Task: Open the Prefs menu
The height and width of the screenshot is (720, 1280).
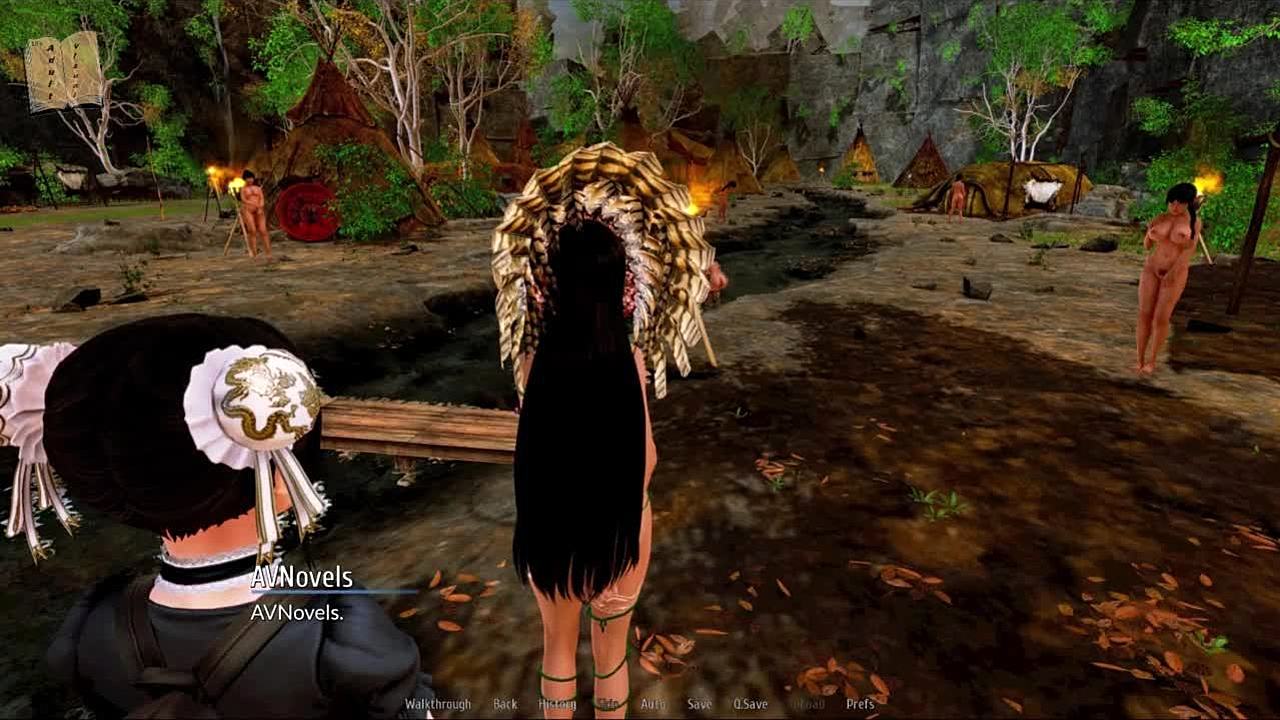Action: coord(860,704)
